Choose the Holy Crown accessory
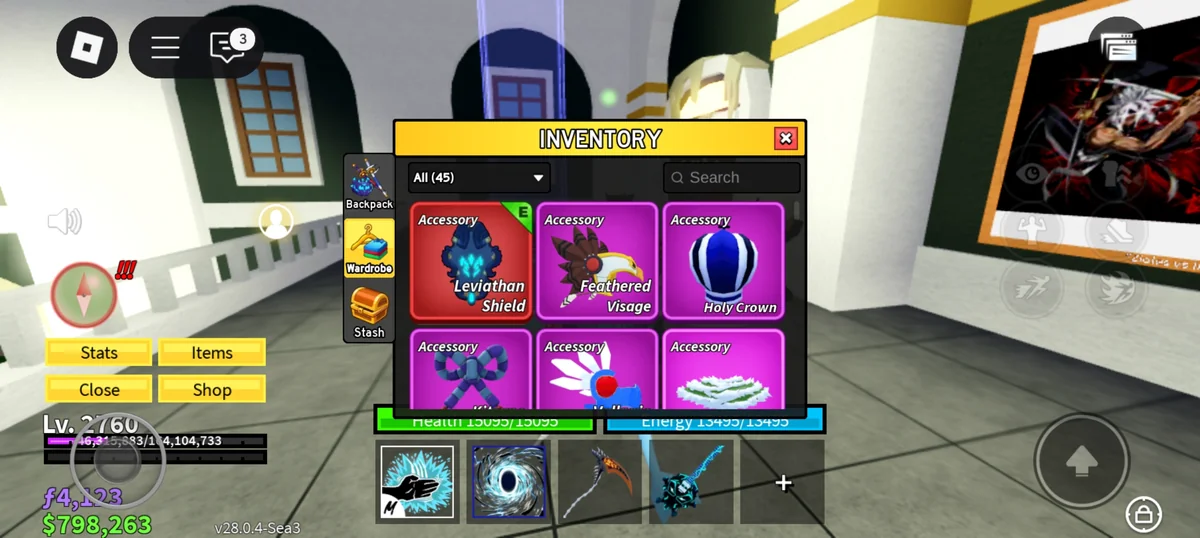1200x538 pixels. pyautogui.click(x=723, y=261)
